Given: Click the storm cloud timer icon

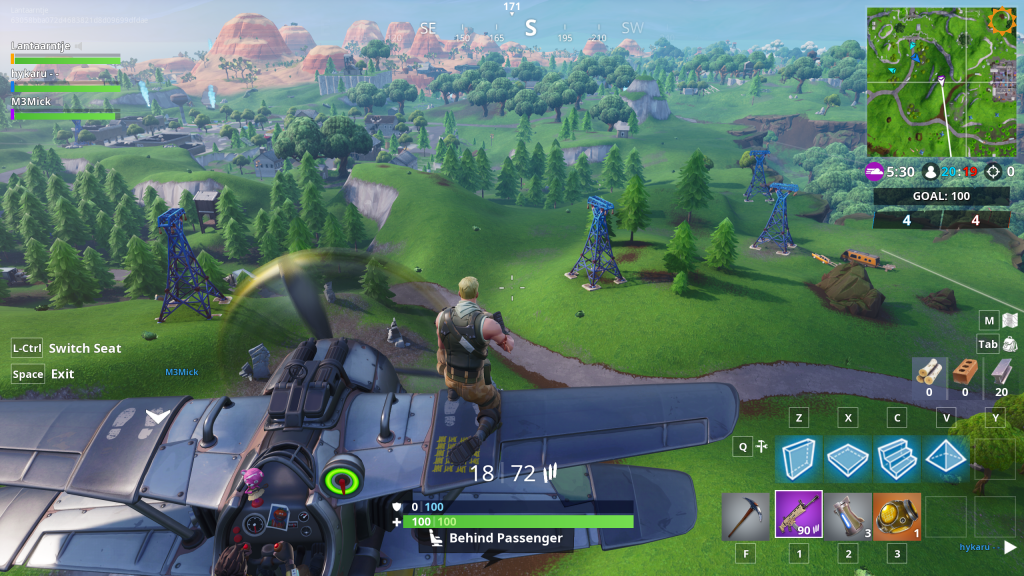Looking at the screenshot, I should click(x=874, y=171).
